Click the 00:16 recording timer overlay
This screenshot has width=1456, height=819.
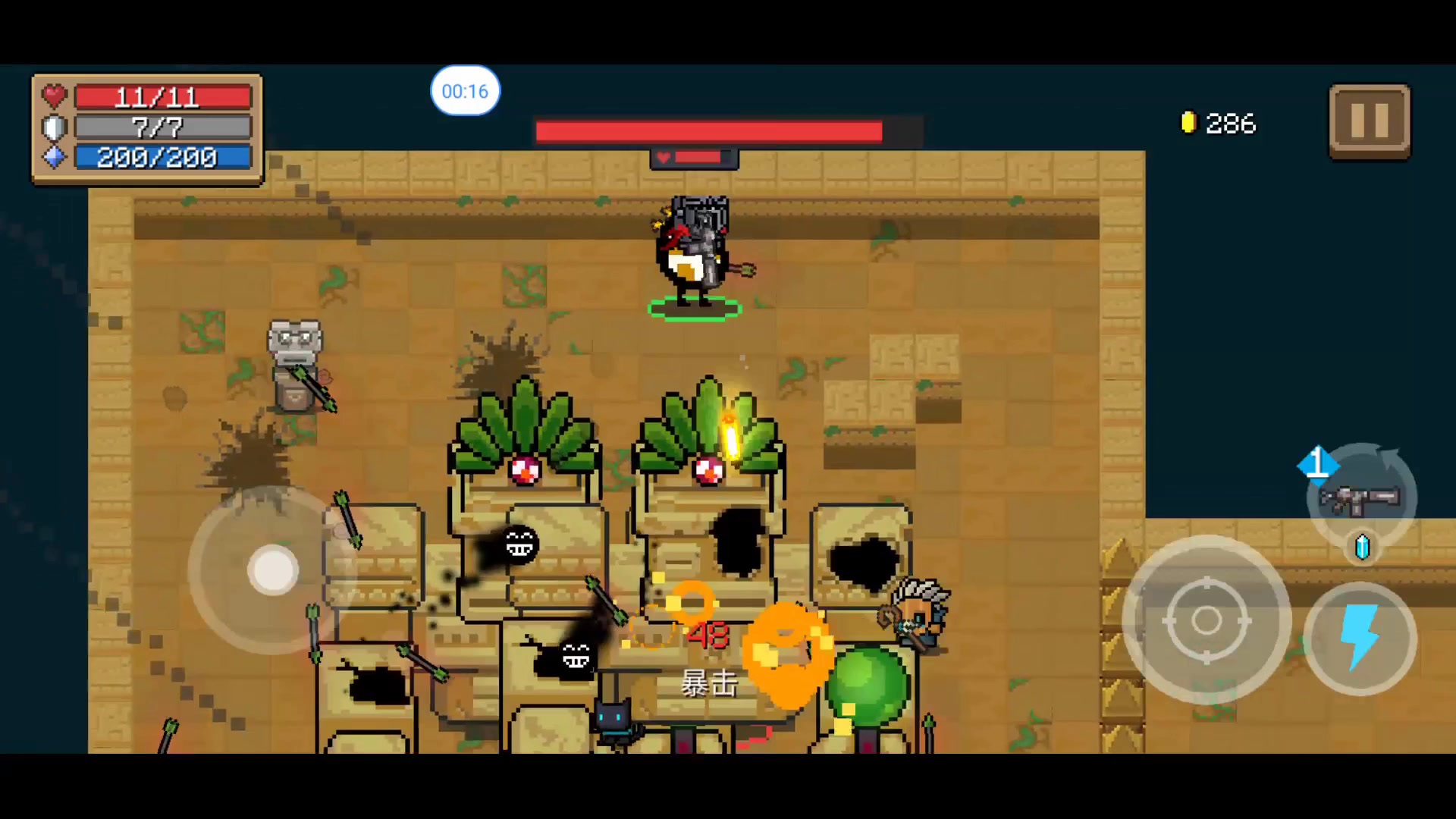pyautogui.click(x=465, y=91)
